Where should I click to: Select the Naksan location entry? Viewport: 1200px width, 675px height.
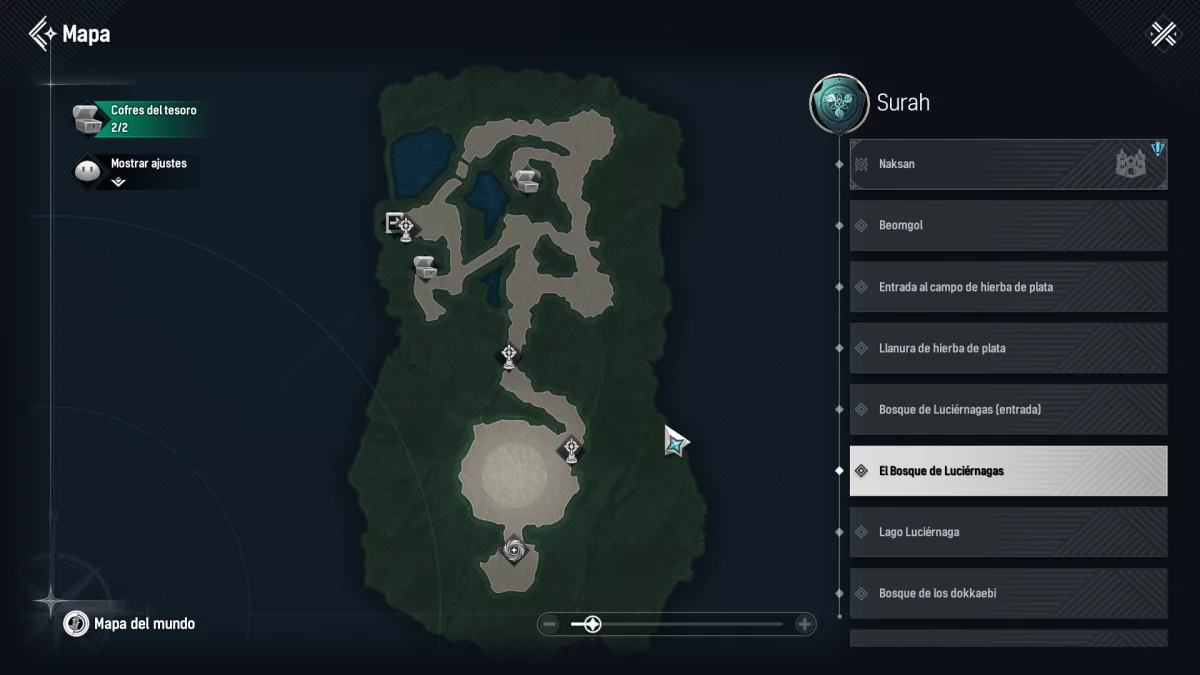[x=1008, y=164]
